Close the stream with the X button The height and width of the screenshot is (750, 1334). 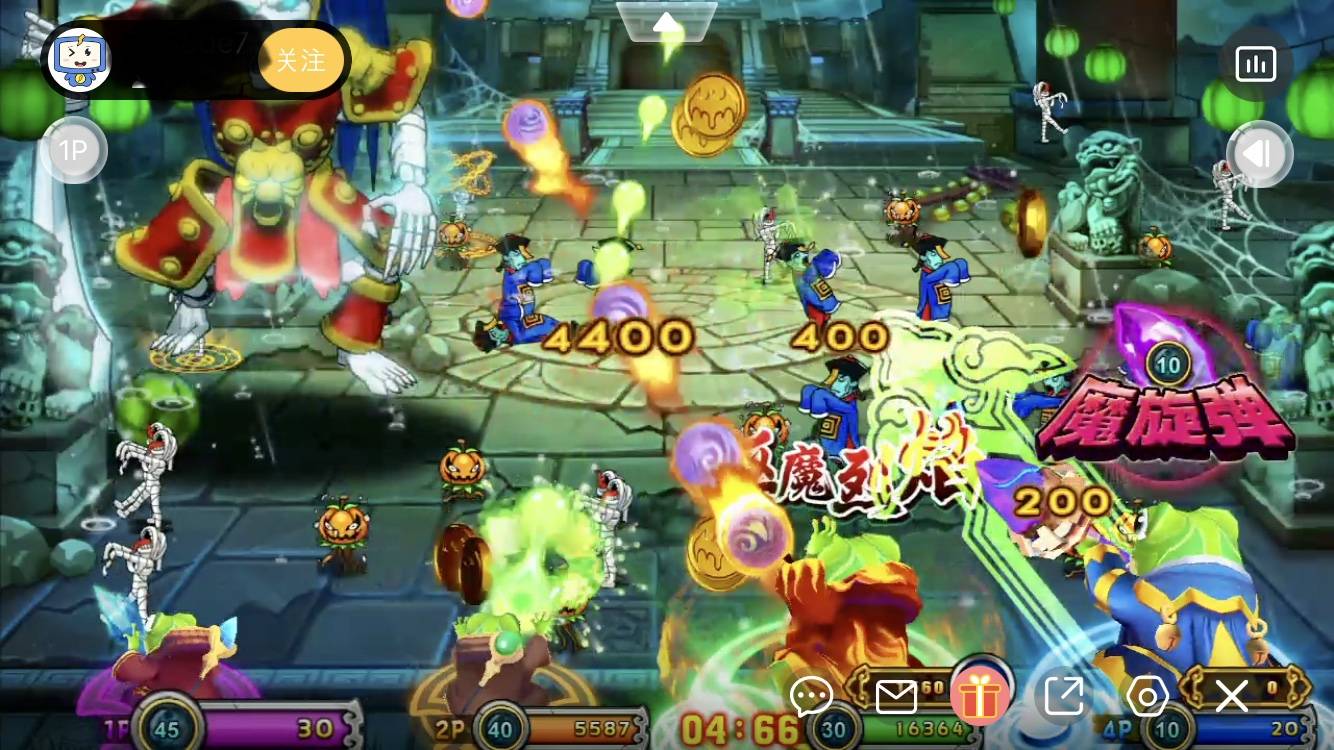tap(1231, 696)
